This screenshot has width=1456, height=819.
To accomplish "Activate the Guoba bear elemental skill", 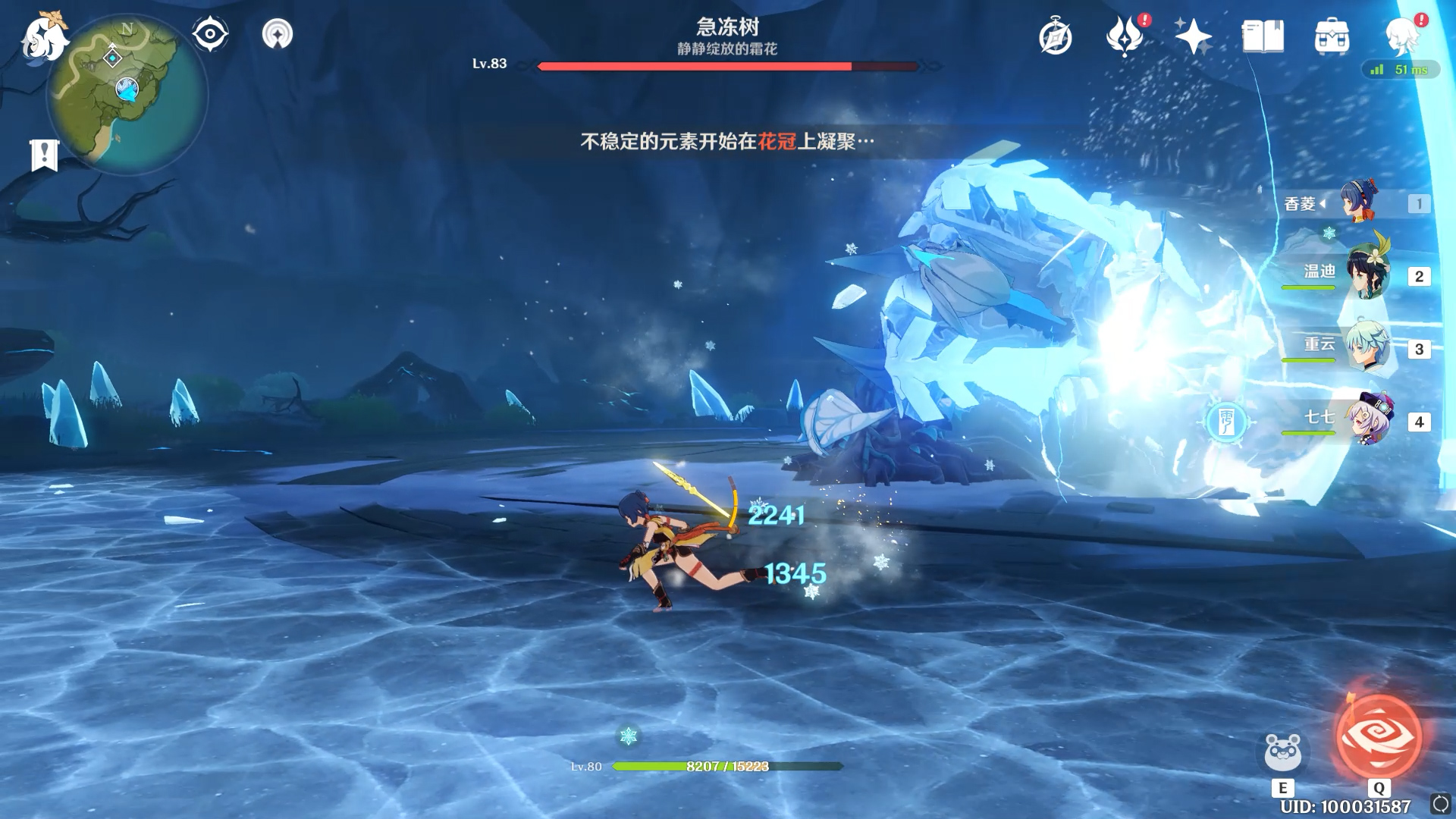I will [x=1282, y=752].
